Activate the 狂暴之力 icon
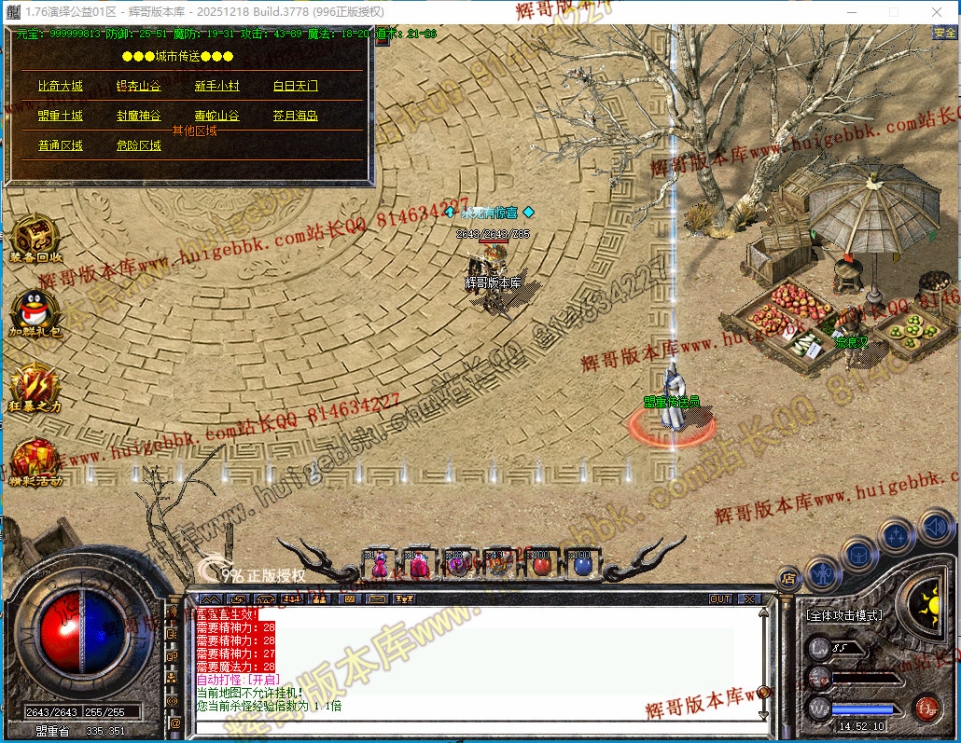 click(x=35, y=387)
